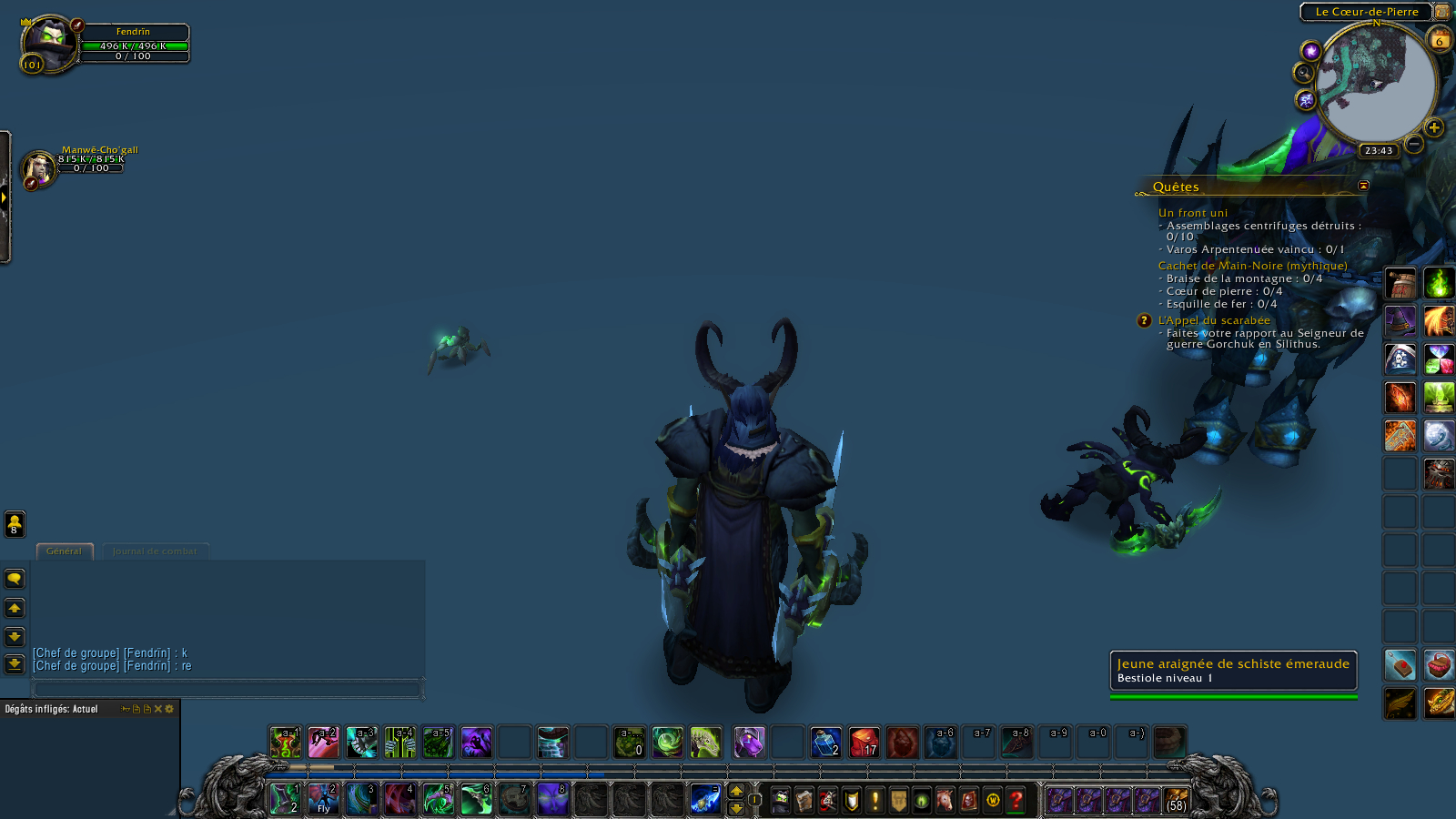Select party member Manwë-Cho'gall's portrait
This screenshot has height=819, width=1456.
pyautogui.click(x=38, y=168)
